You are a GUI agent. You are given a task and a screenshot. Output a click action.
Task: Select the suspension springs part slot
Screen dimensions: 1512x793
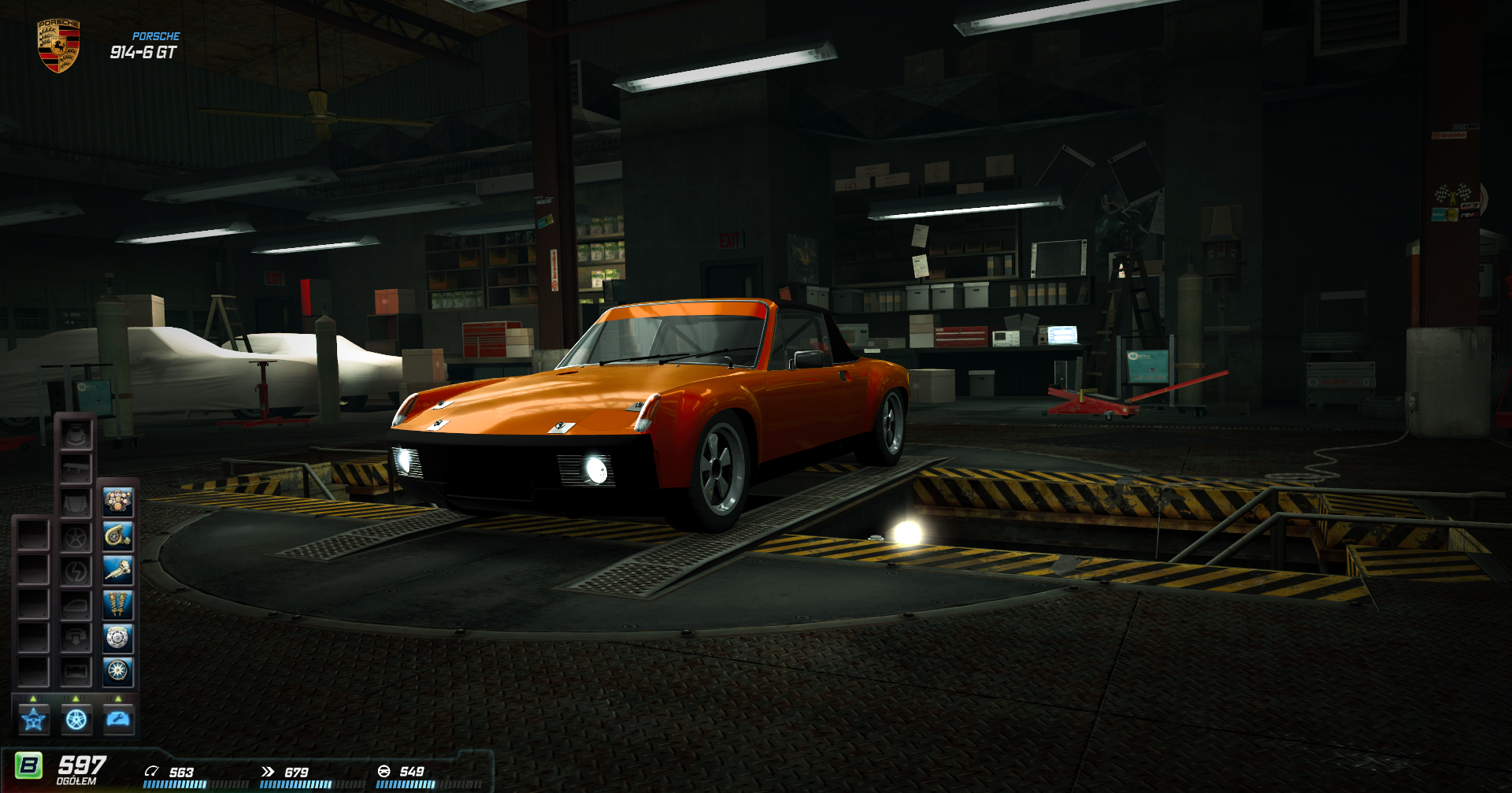118,605
